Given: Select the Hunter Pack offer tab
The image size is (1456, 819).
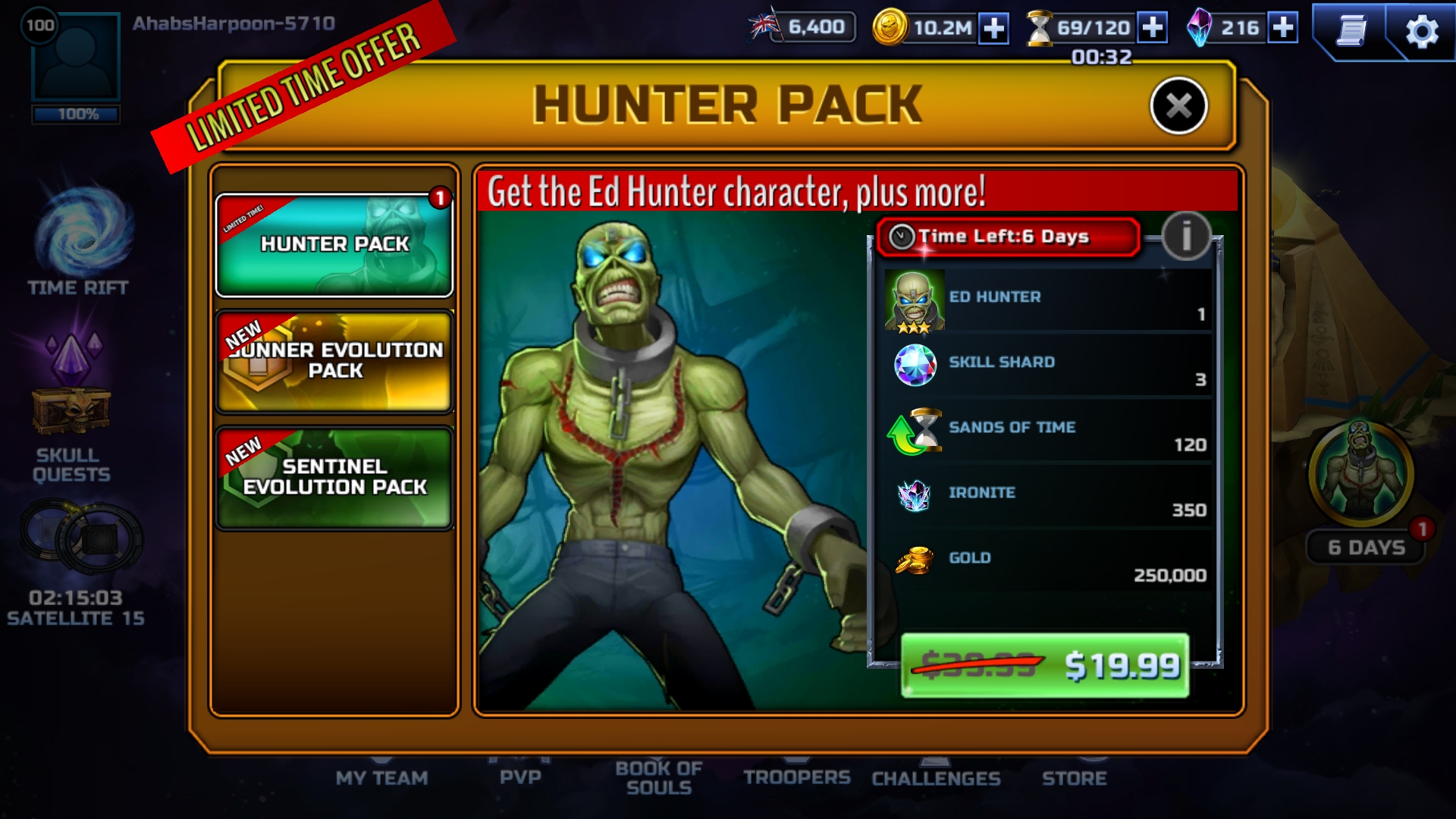Looking at the screenshot, I should click(334, 245).
